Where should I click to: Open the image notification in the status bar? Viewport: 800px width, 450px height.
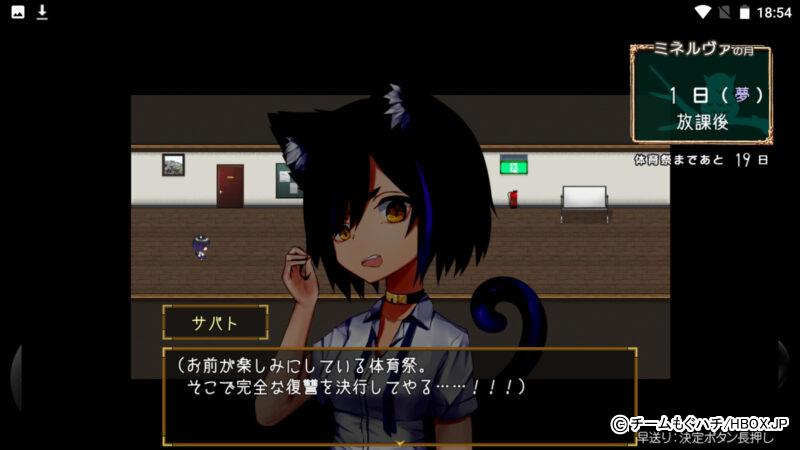click(x=18, y=12)
